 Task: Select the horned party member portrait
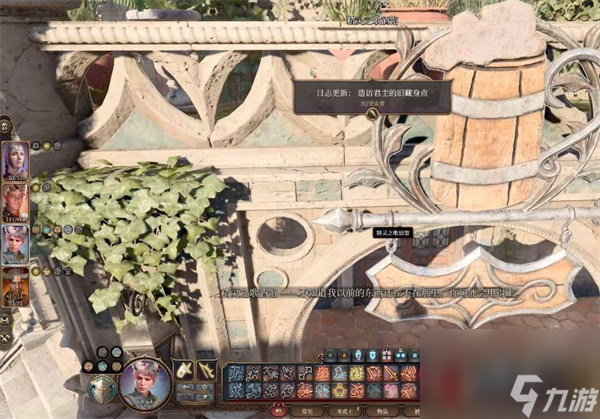(x=16, y=201)
